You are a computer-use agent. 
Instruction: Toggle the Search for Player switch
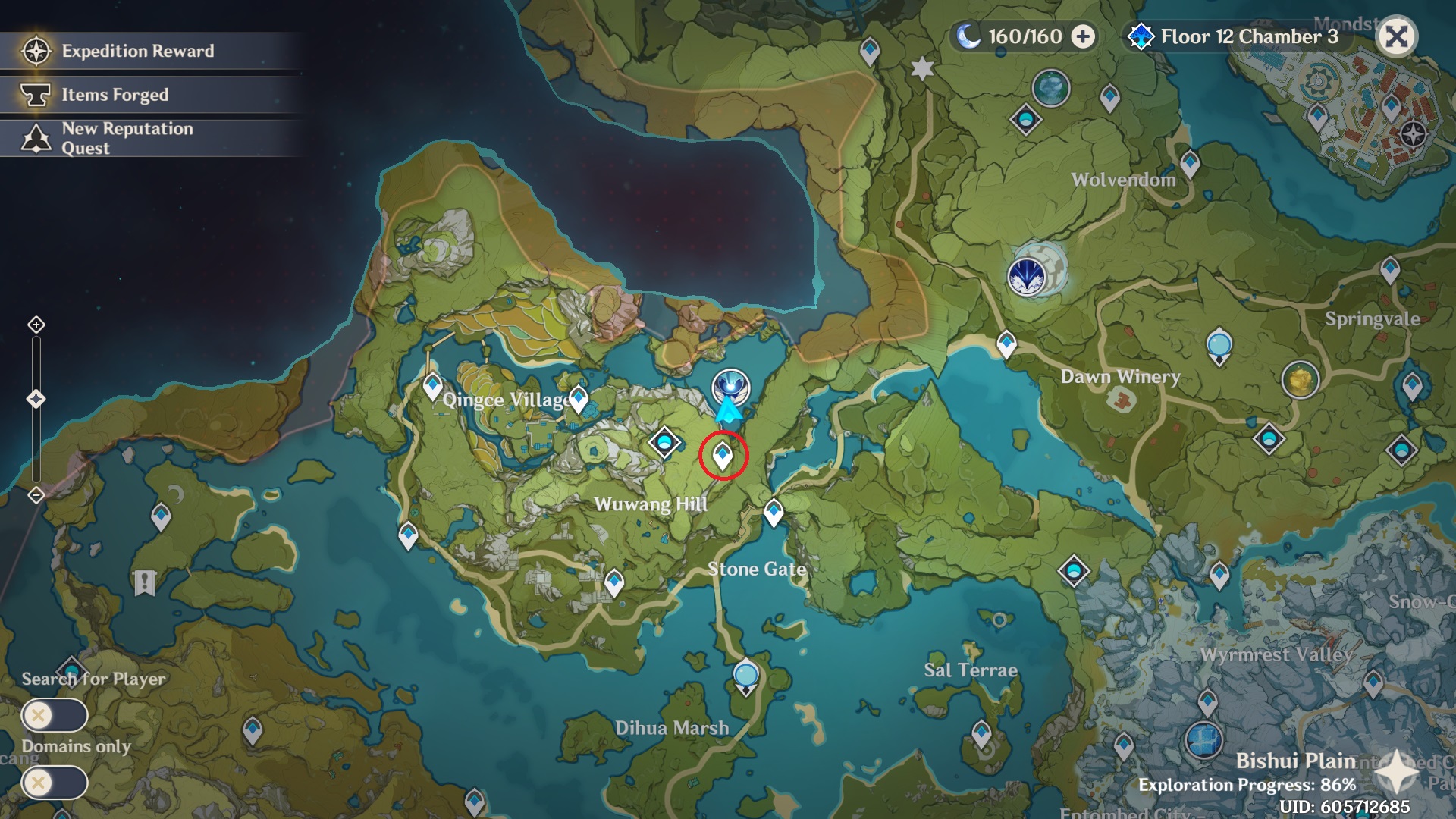55,714
